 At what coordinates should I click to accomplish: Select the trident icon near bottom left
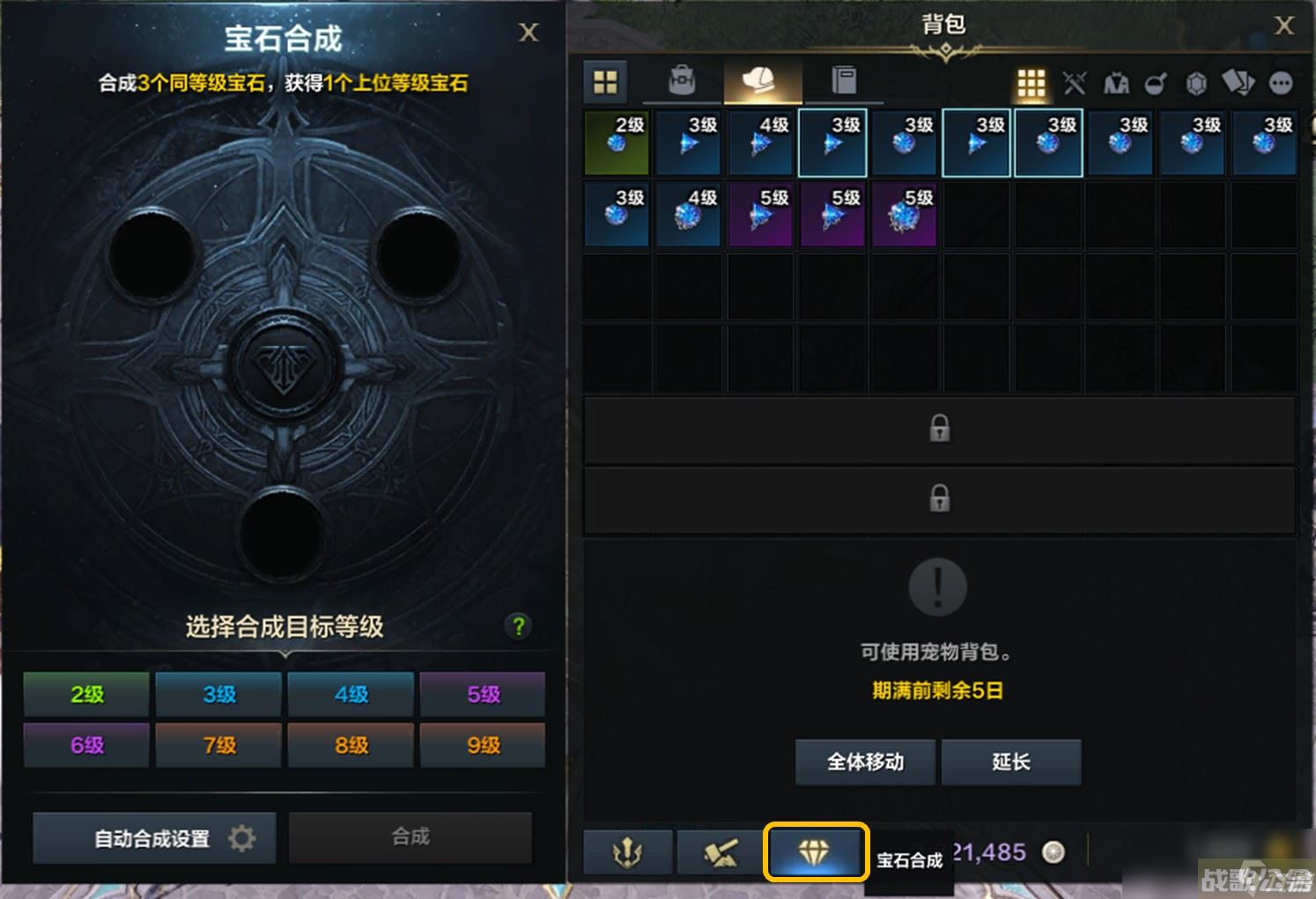pyautogui.click(x=629, y=852)
